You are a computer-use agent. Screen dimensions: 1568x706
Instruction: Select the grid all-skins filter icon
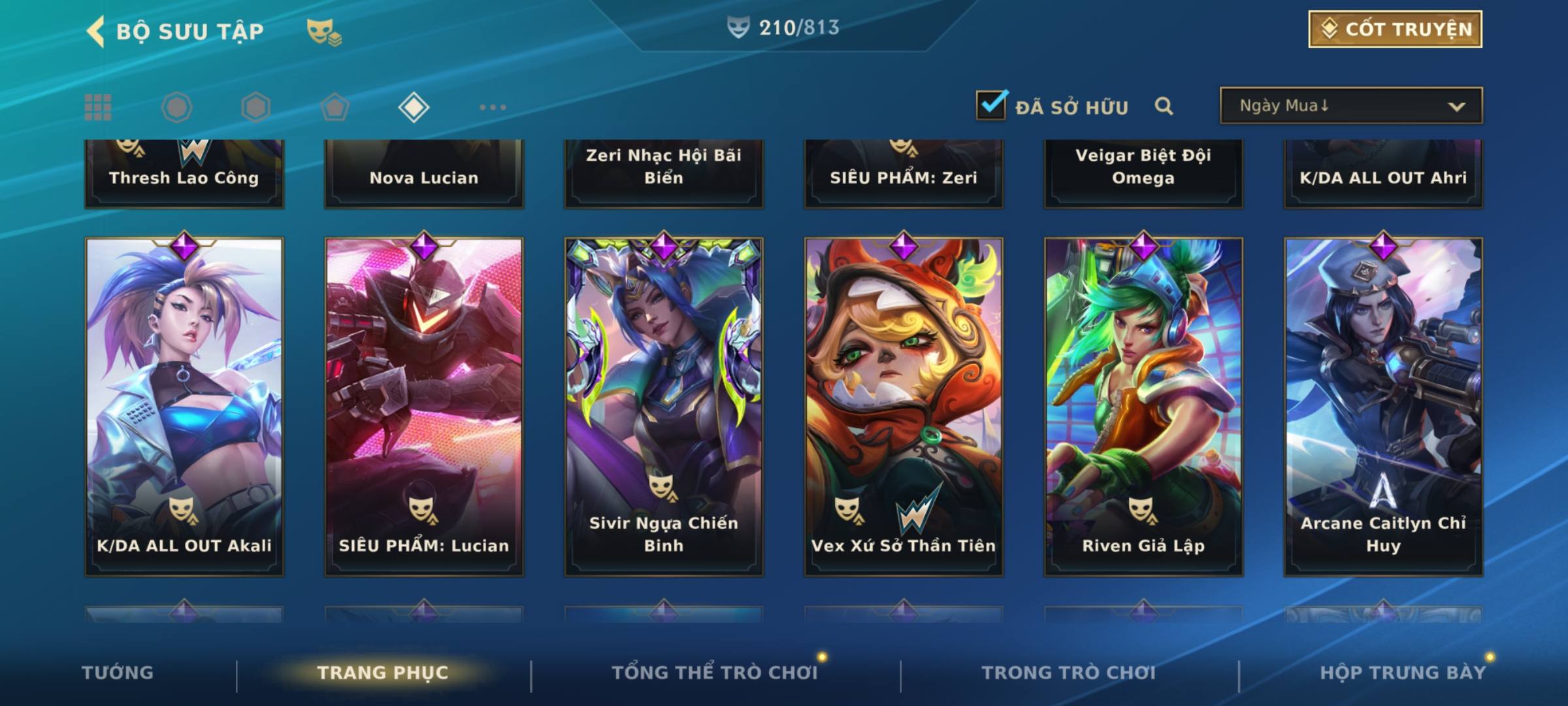[98, 107]
